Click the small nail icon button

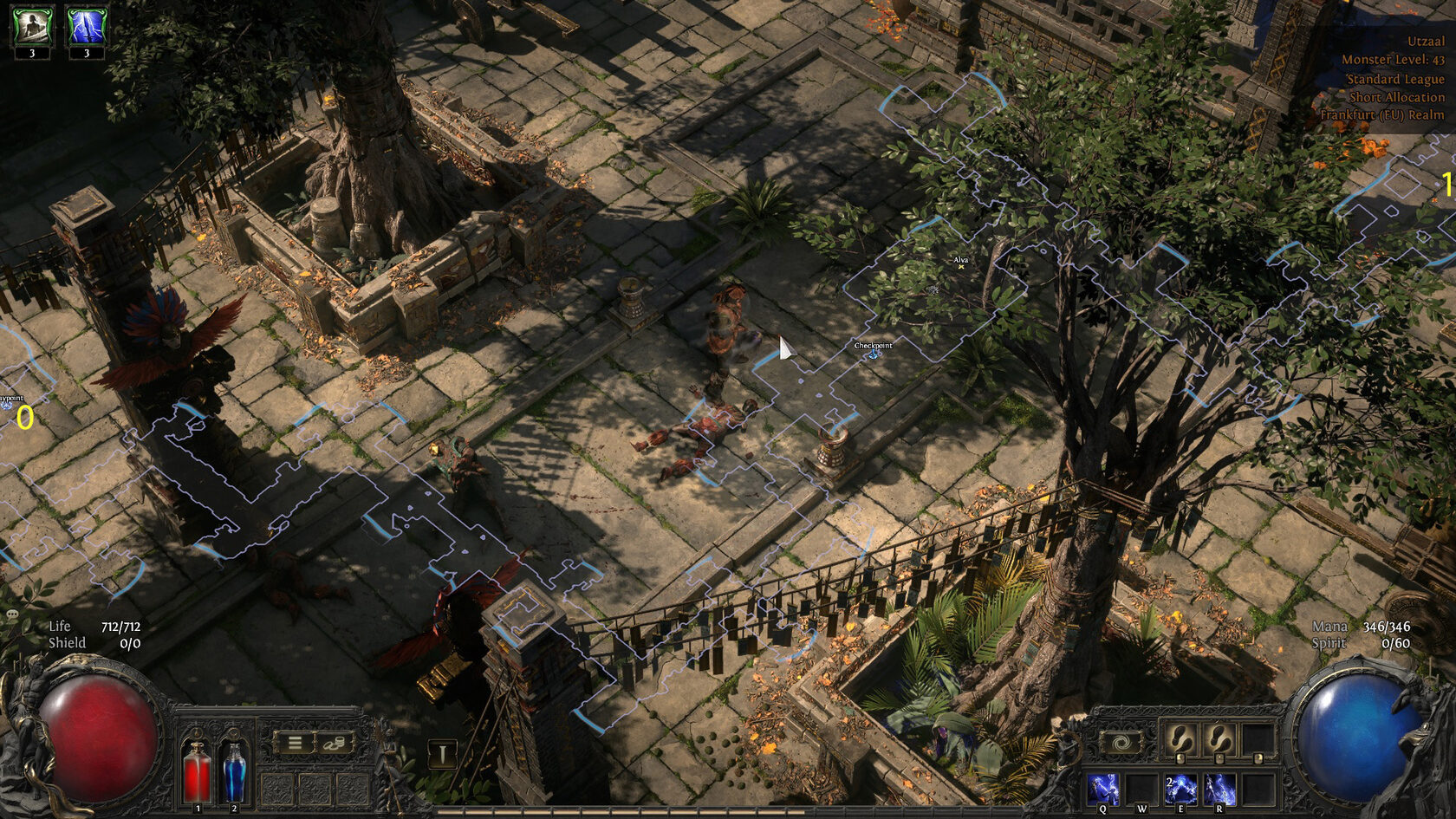point(442,753)
